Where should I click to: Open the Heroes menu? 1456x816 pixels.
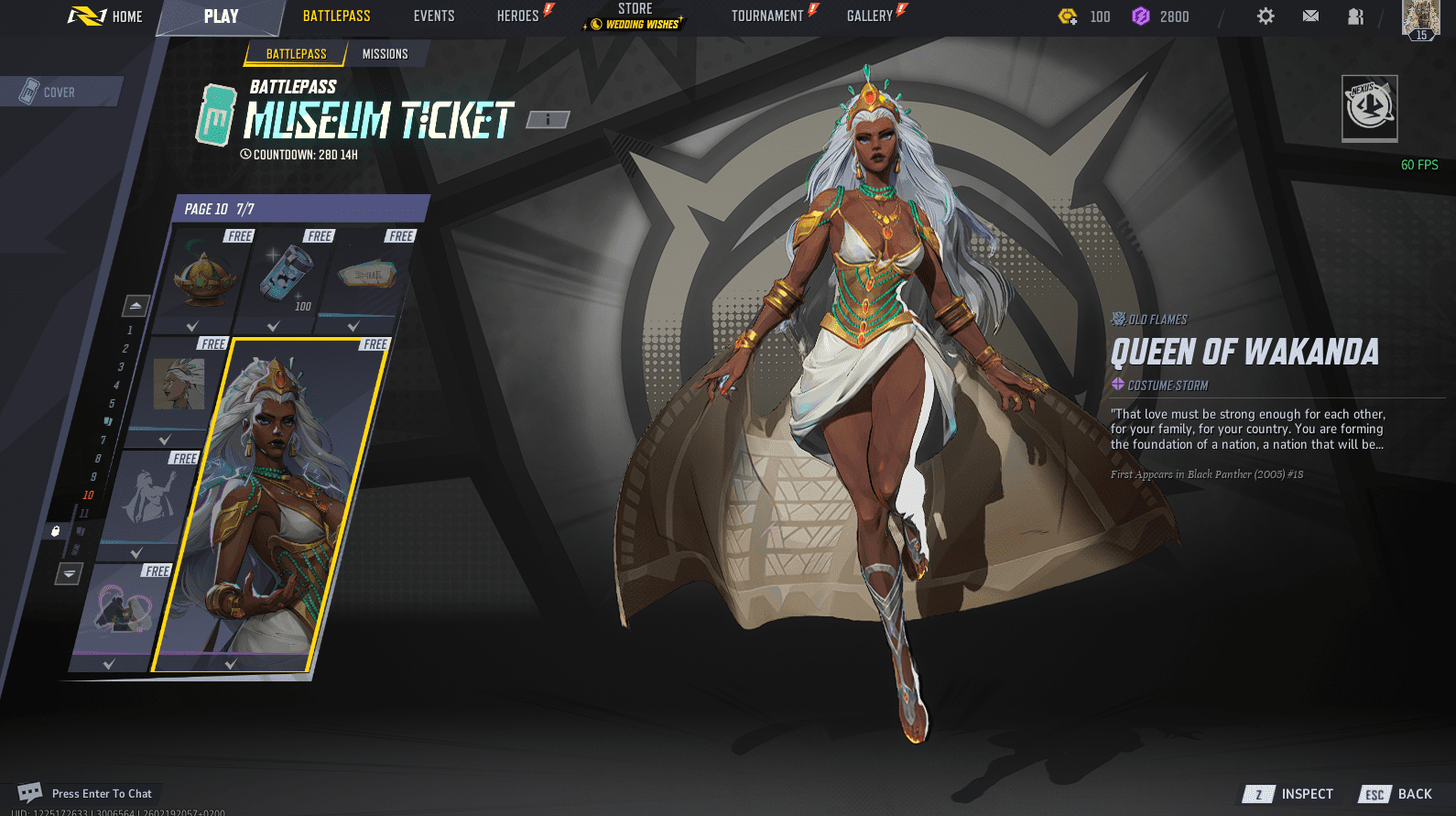[518, 16]
